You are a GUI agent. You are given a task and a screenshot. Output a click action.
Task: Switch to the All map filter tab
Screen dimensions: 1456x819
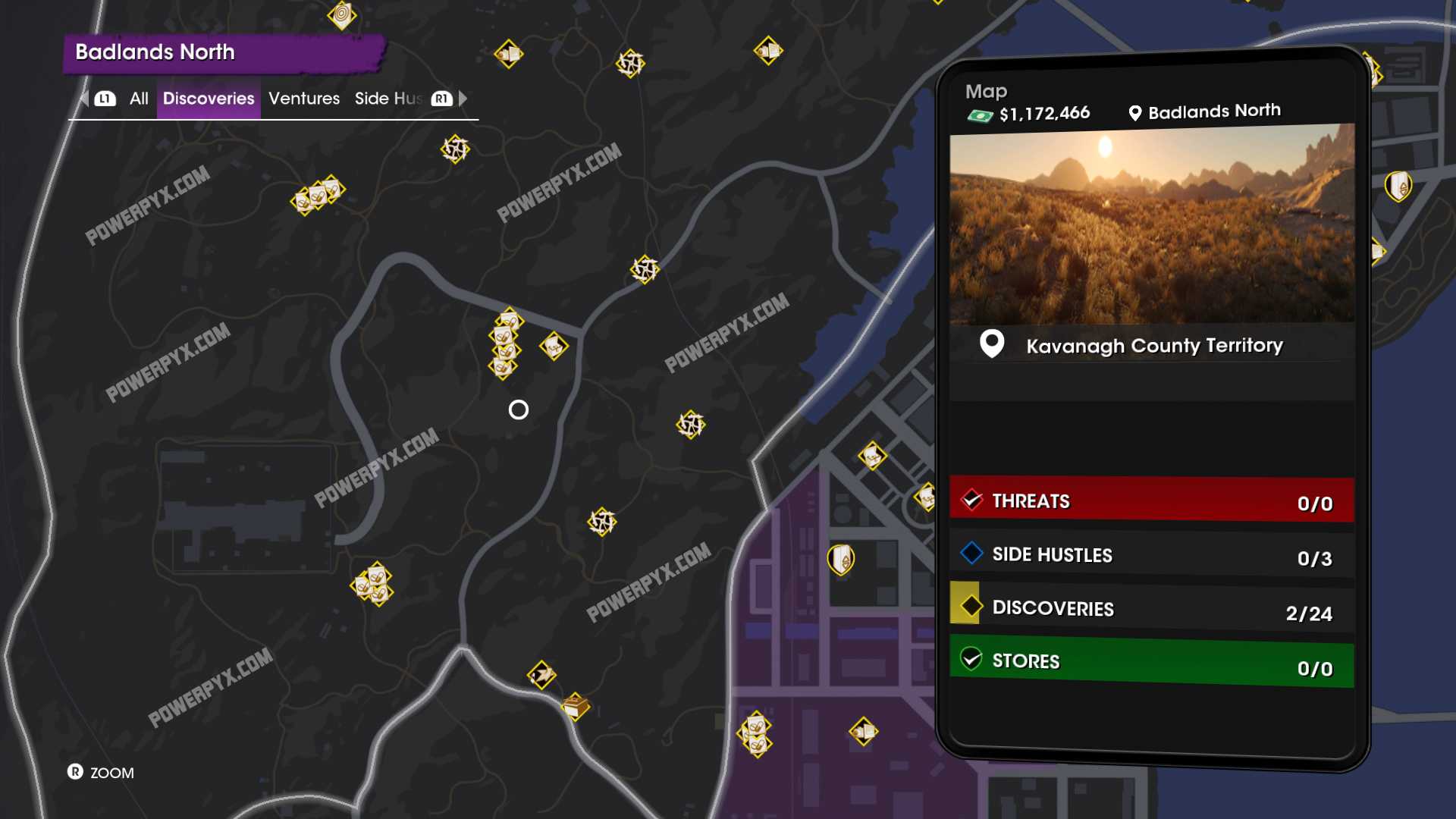click(139, 99)
